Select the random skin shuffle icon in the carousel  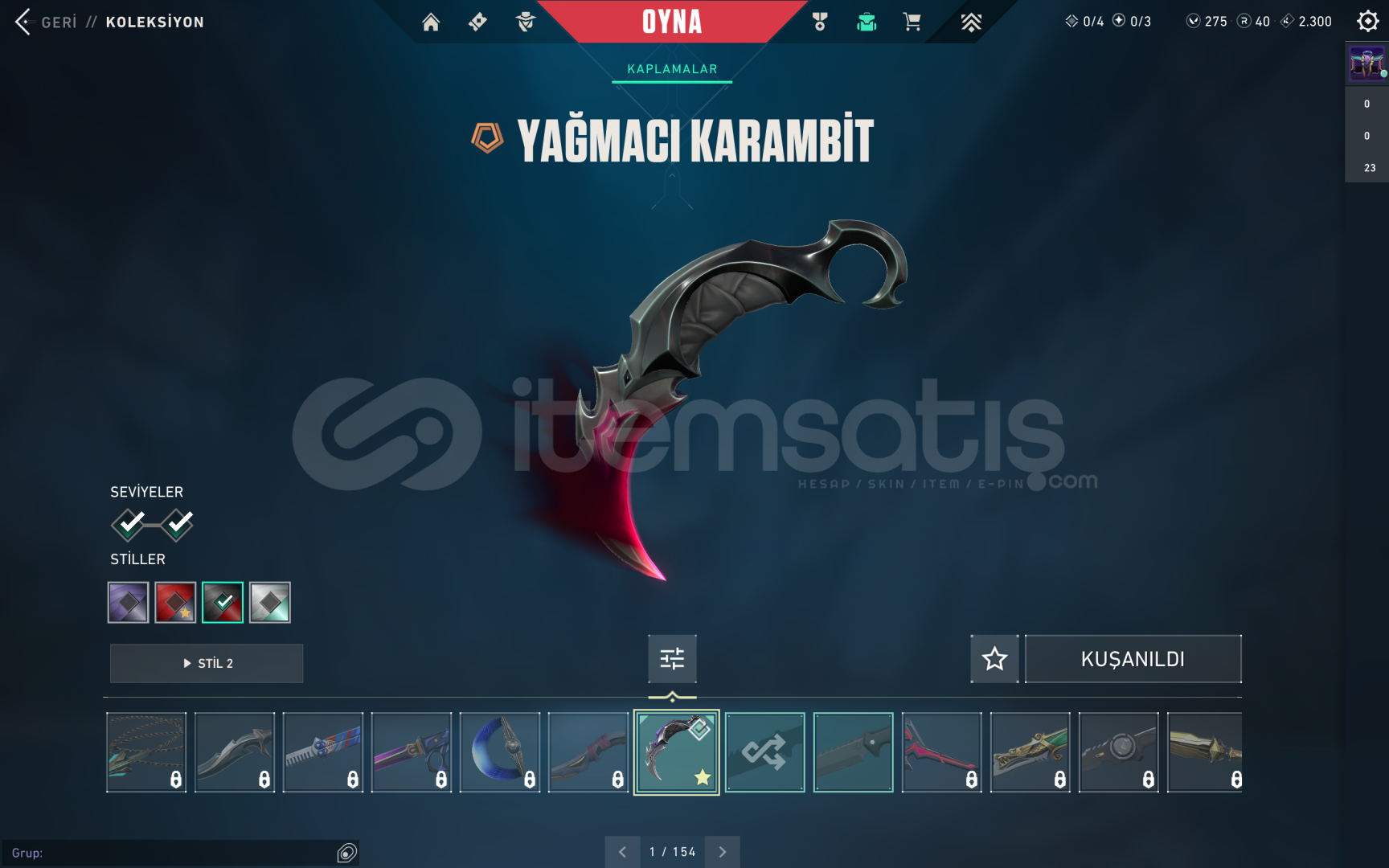[x=764, y=751]
